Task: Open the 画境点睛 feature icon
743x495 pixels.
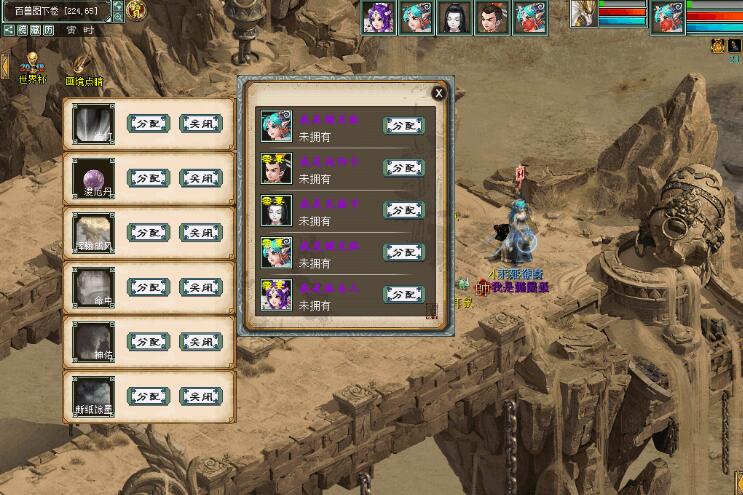Action: 82,66
